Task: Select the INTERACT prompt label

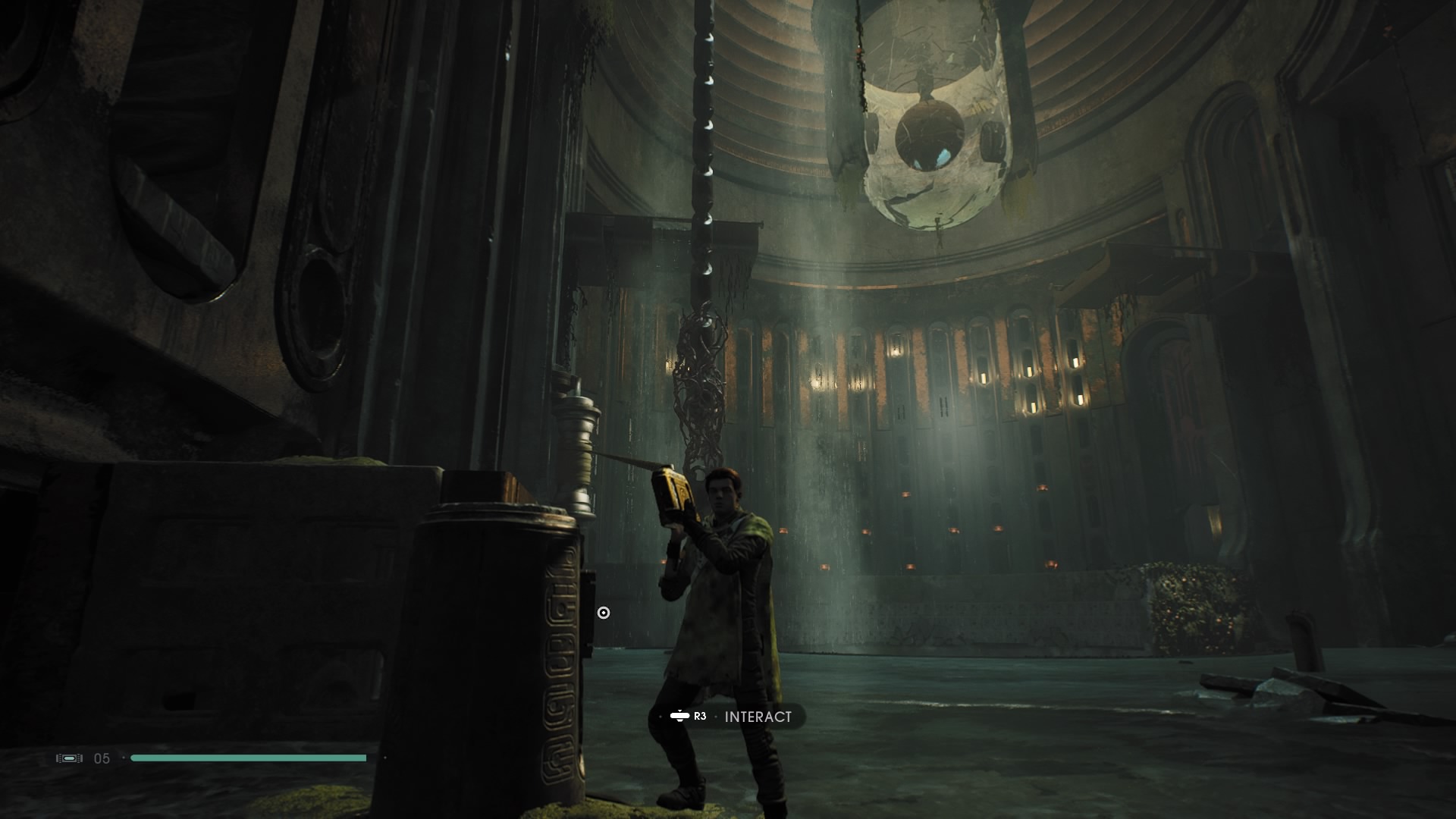Action: pos(758,715)
